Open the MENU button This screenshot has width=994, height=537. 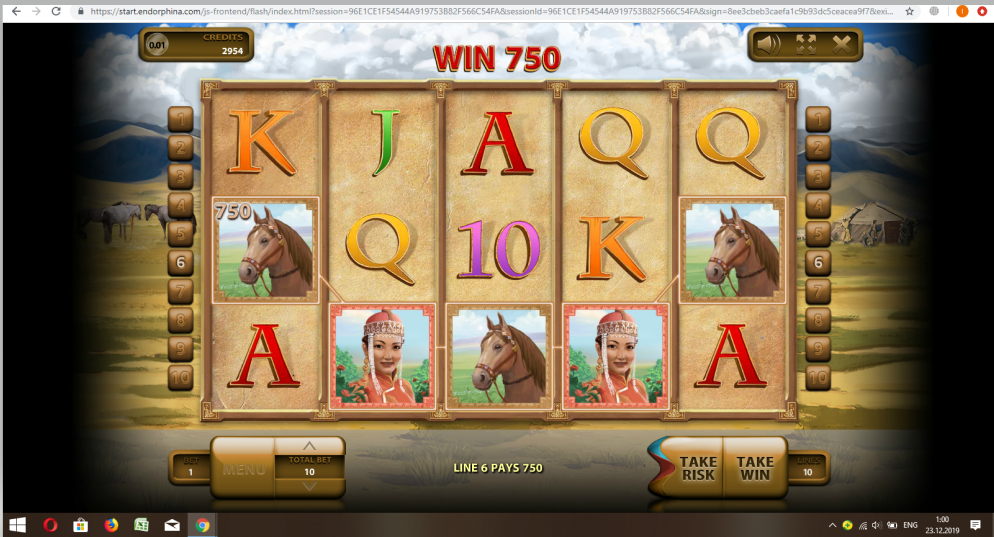[x=243, y=468]
